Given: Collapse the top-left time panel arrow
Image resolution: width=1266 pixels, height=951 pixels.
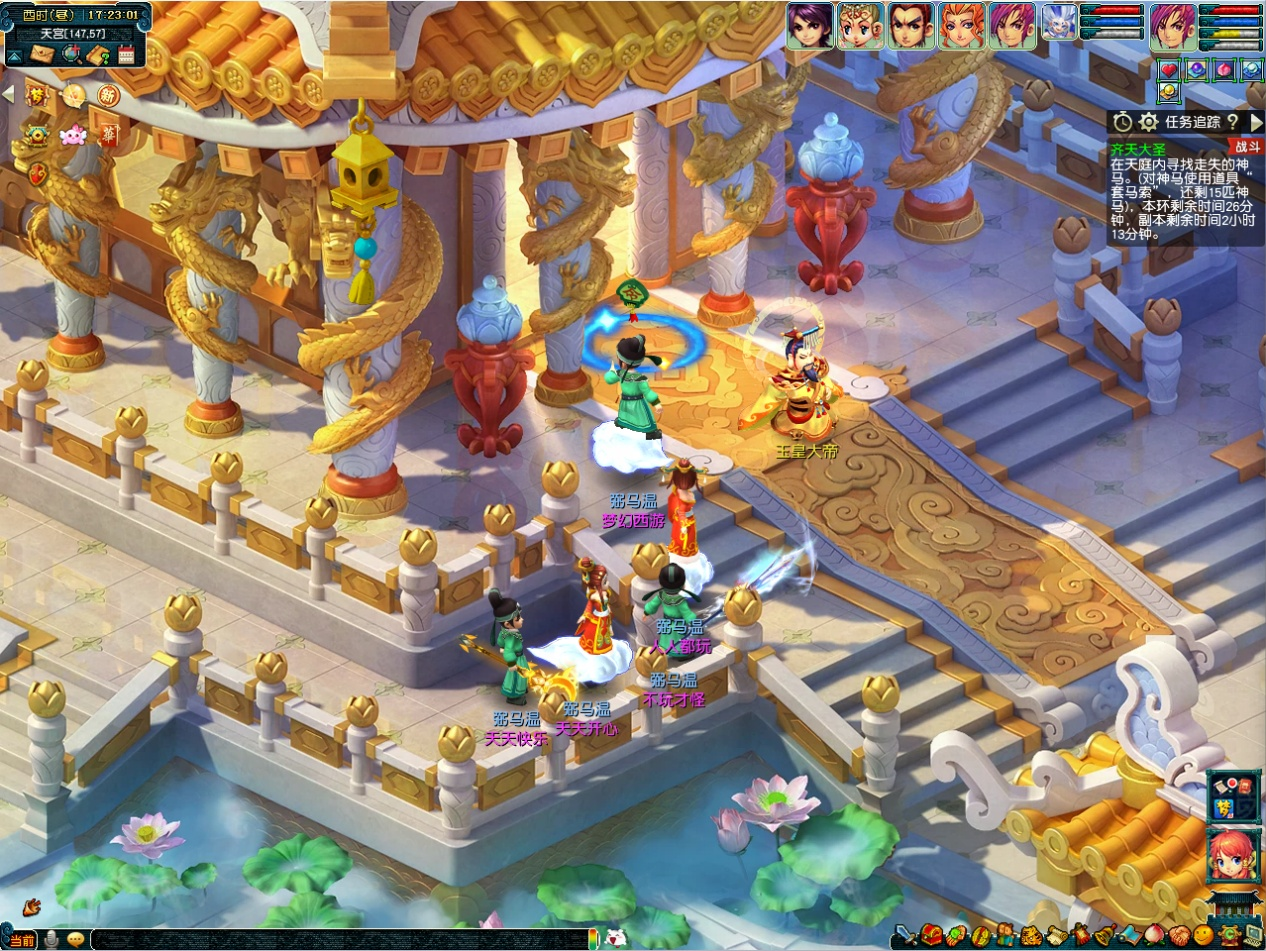Looking at the screenshot, I should click(14, 56).
